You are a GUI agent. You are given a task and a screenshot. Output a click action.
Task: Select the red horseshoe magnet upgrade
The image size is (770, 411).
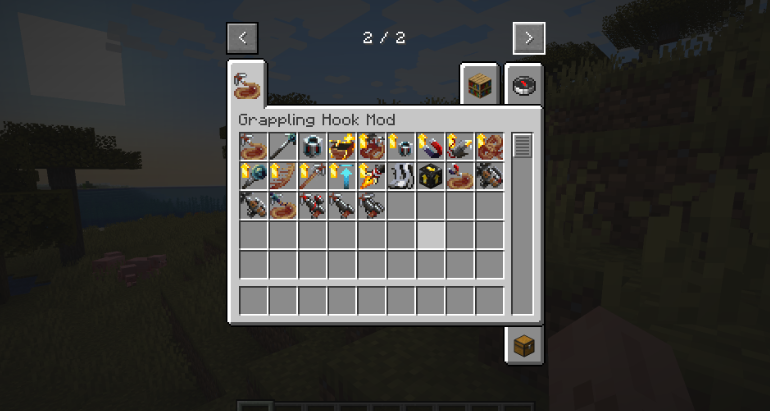(430, 147)
